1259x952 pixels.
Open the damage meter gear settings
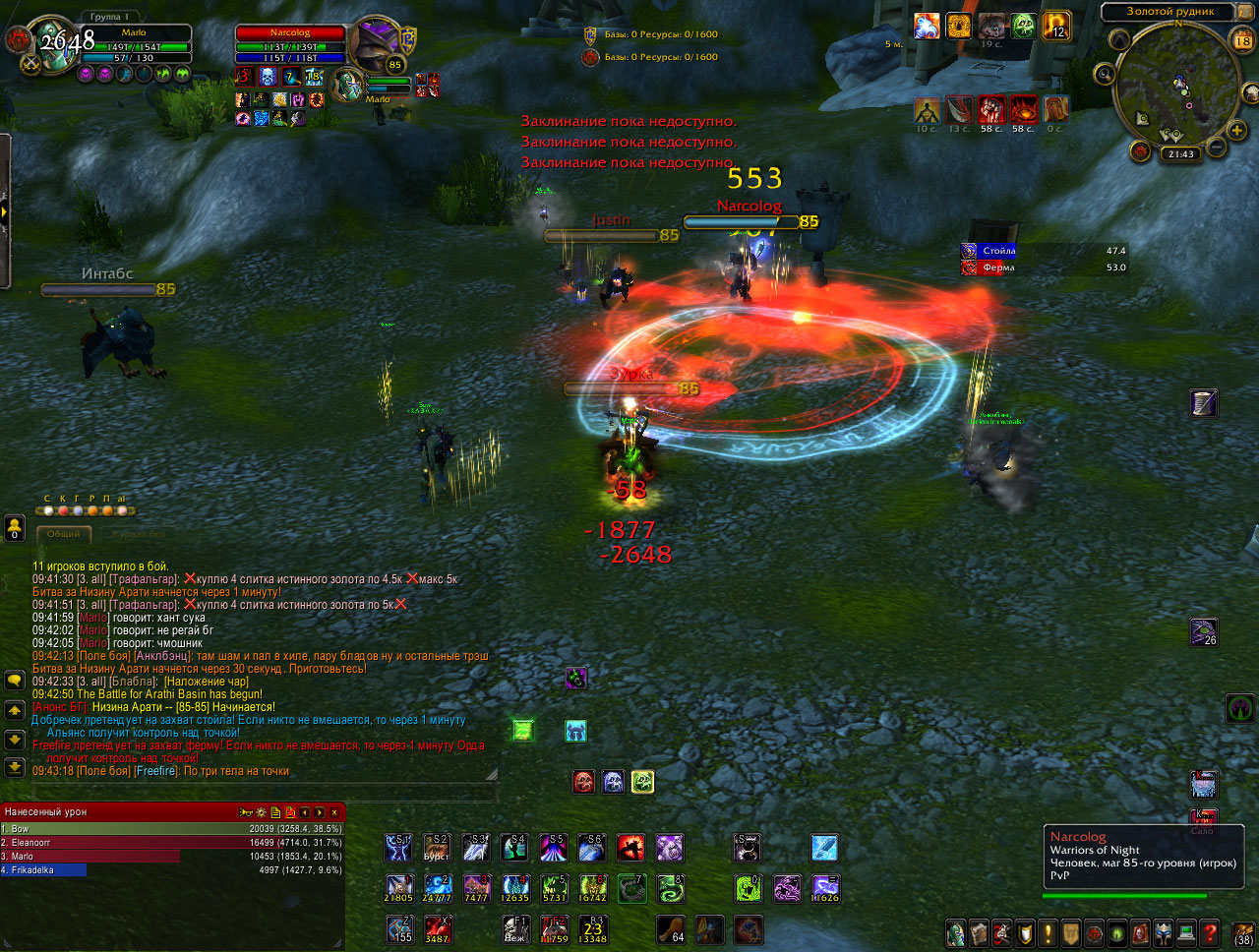[x=261, y=812]
